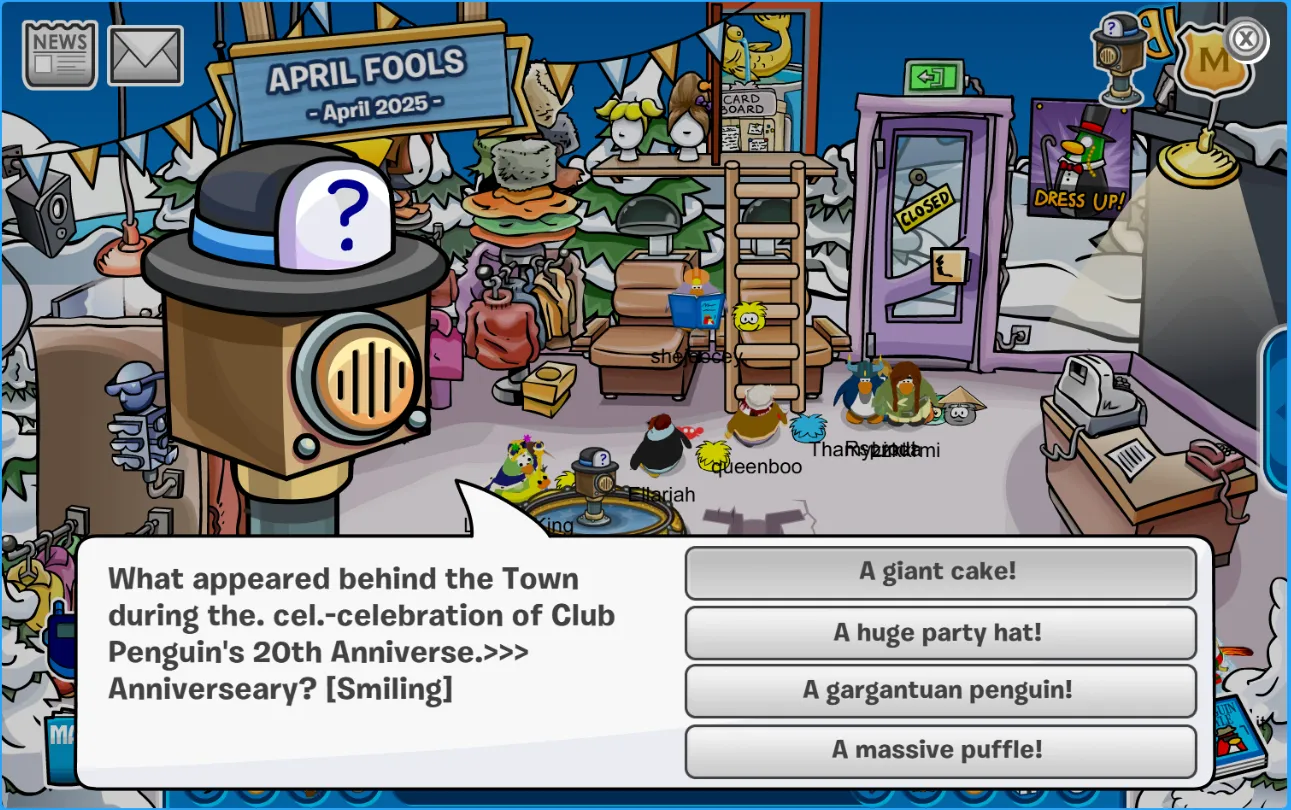Open the mail envelope icon
The height and width of the screenshot is (810, 1291).
(x=145, y=56)
